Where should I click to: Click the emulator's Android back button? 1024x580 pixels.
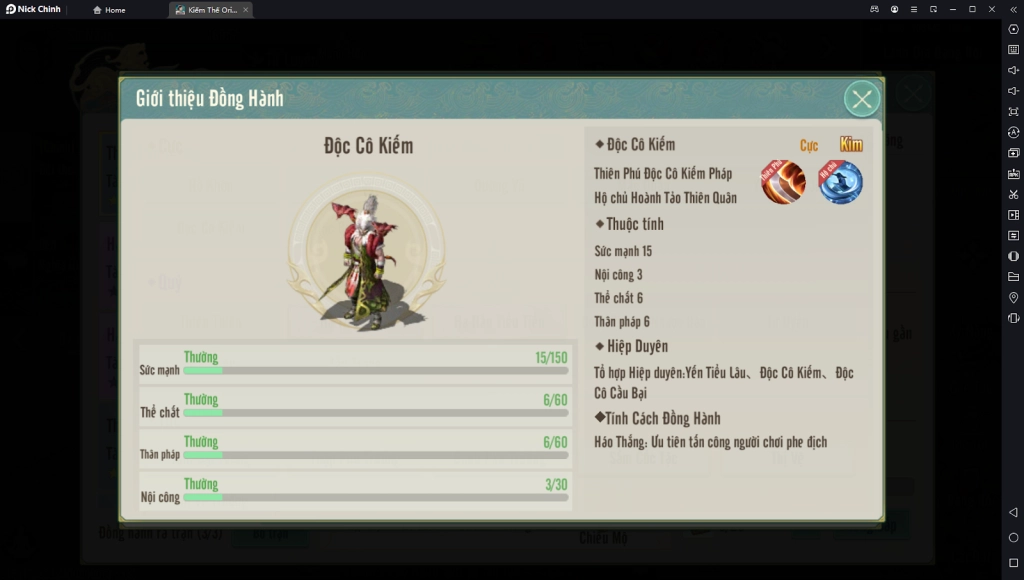click(x=1013, y=513)
